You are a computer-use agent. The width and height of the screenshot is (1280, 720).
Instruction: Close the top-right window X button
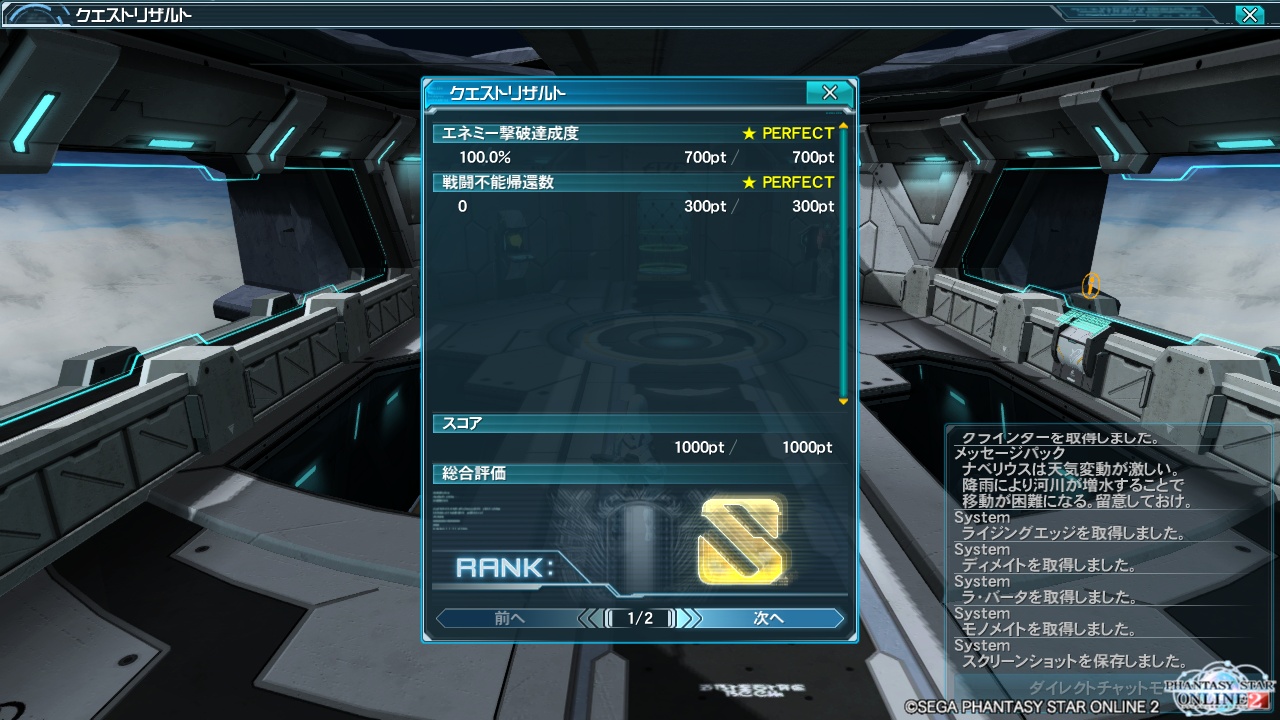[x=1248, y=15]
